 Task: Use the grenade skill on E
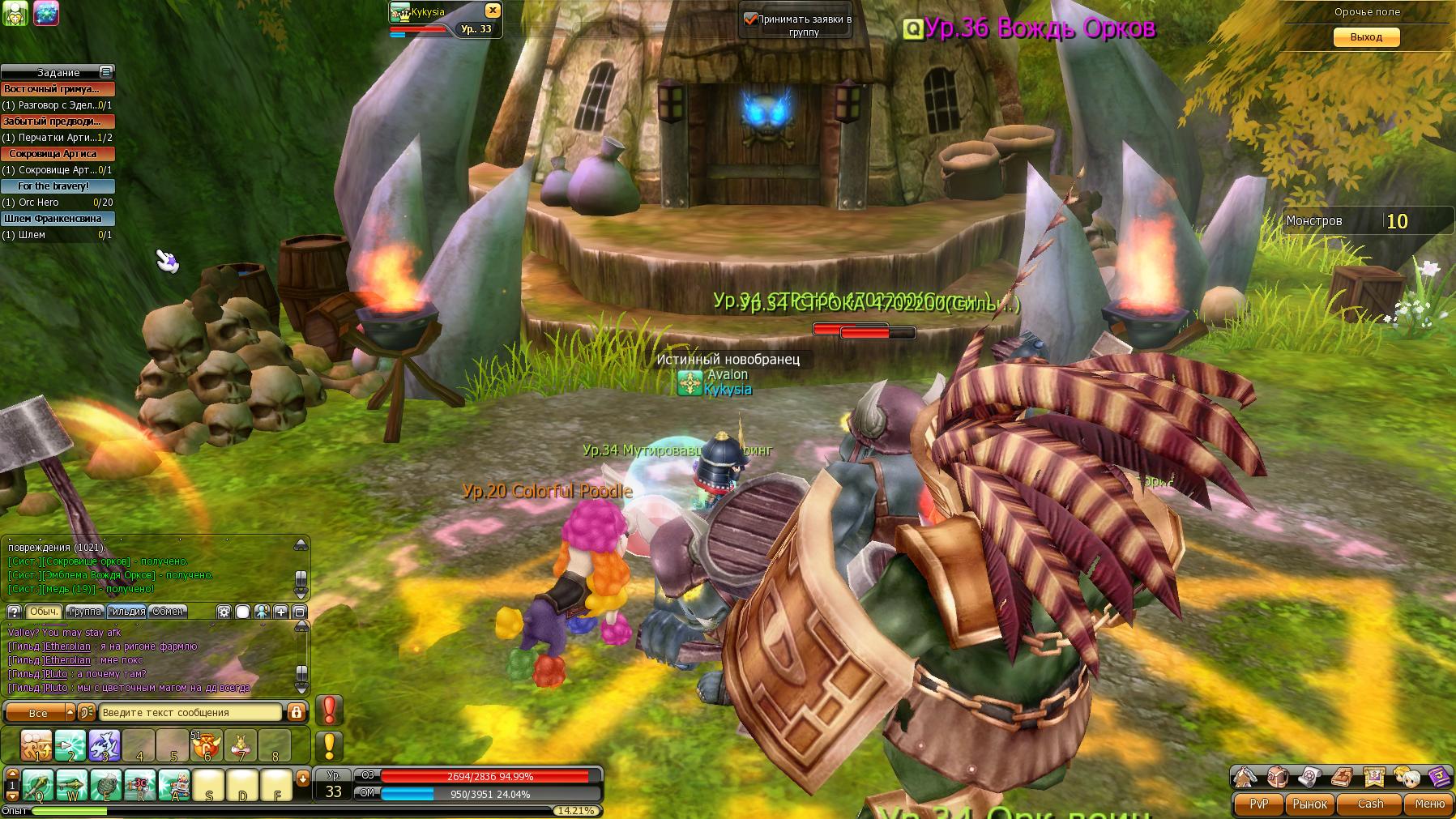coord(105,786)
